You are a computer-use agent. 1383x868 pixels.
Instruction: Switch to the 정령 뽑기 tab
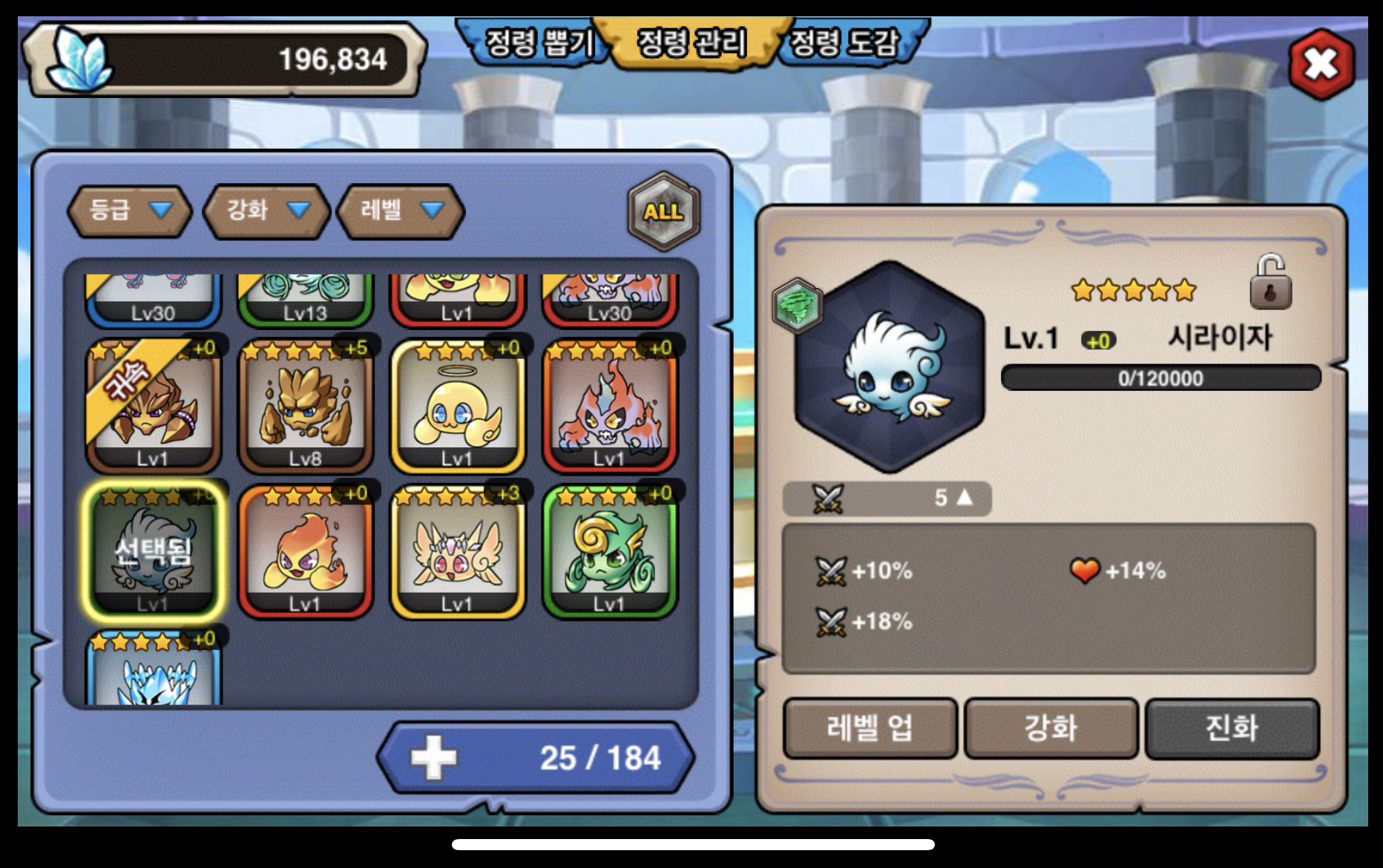pyautogui.click(x=538, y=42)
